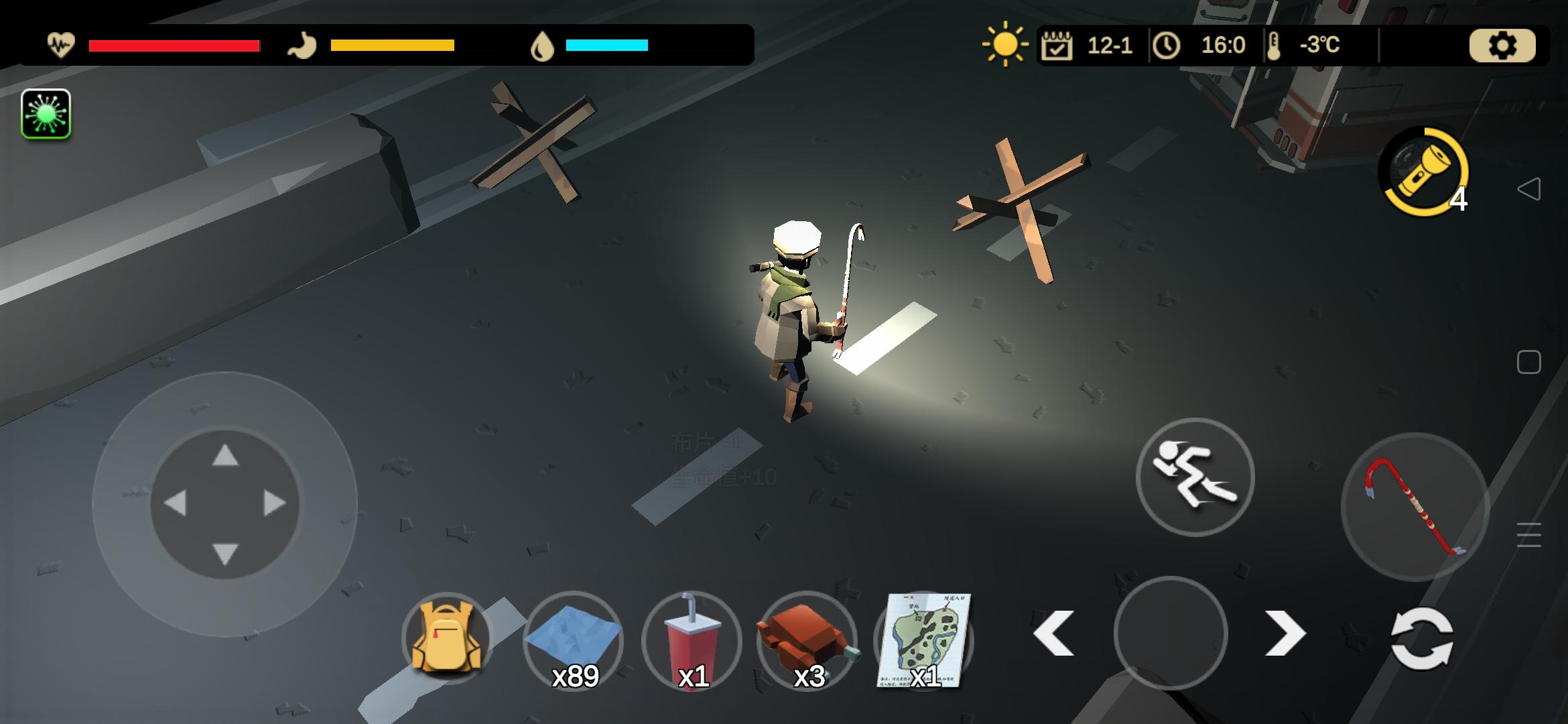
Task: Tap the Android back triangle button
Action: 1528,189
